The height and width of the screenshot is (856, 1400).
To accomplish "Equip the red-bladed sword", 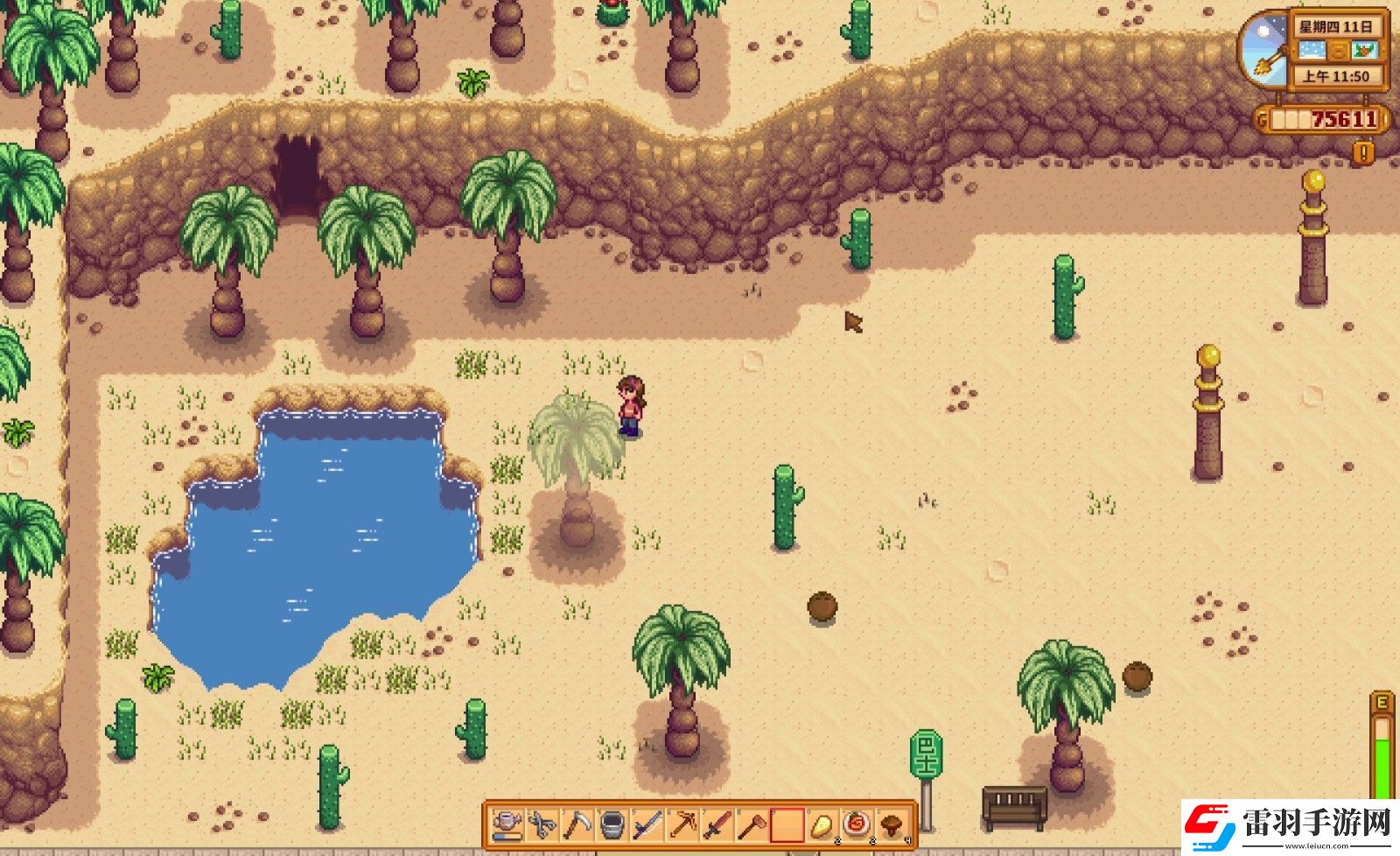I will (x=717, y=824).
